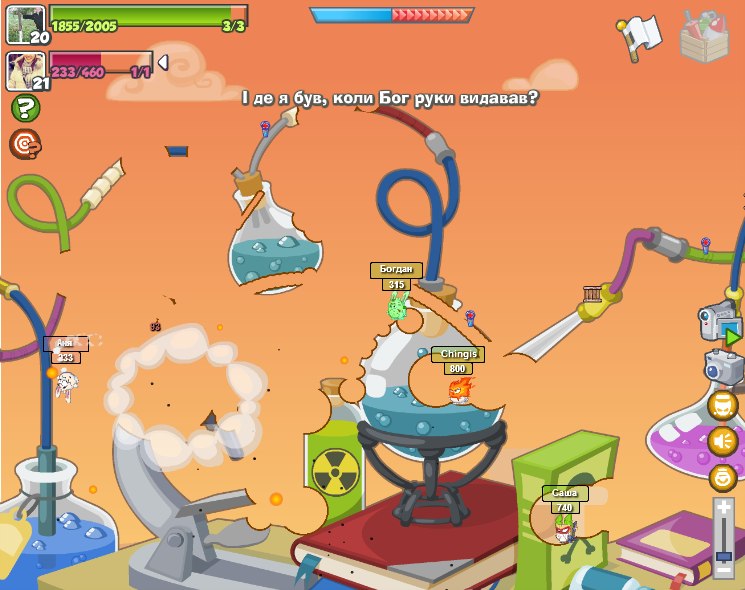Surrender using the white flag icon

pyautogui.click(x=638, y=36)
